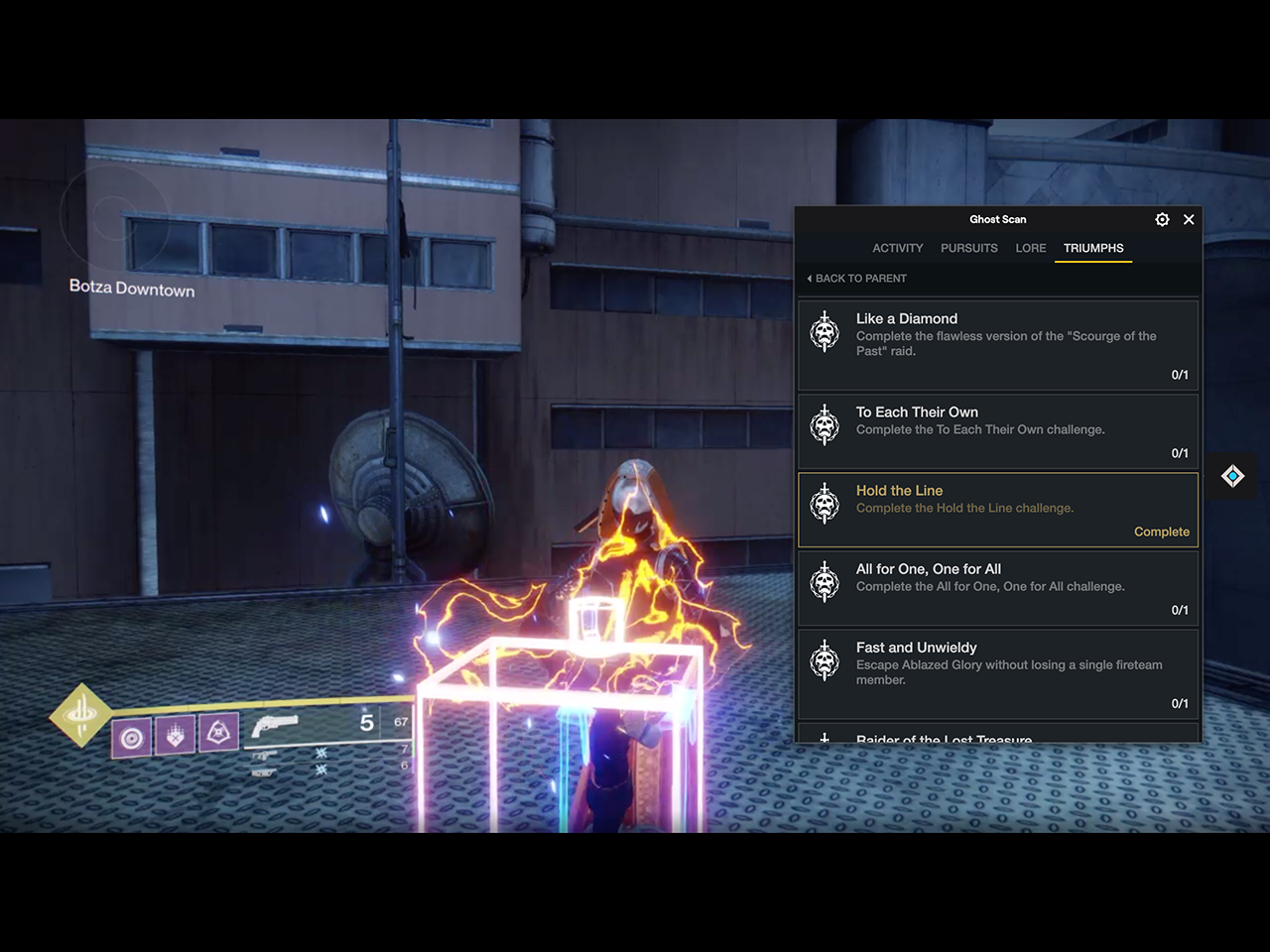Select the Fast and Unwieldy triumph
The height and width of the screenshot is (952, 1270).
(998, 673)
